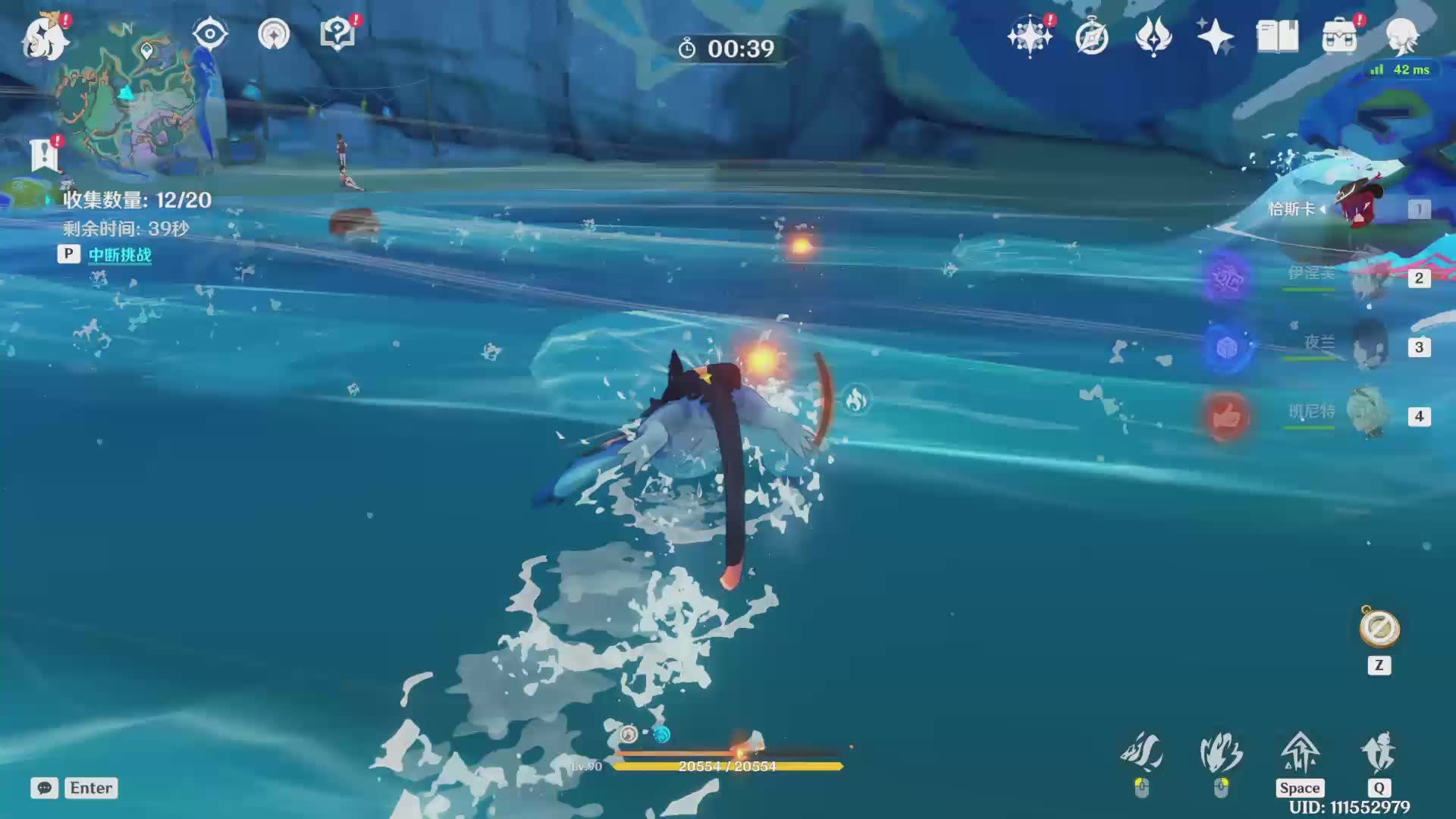
Task: Switch to party member 班尼特
Action: coord(1368,416)
